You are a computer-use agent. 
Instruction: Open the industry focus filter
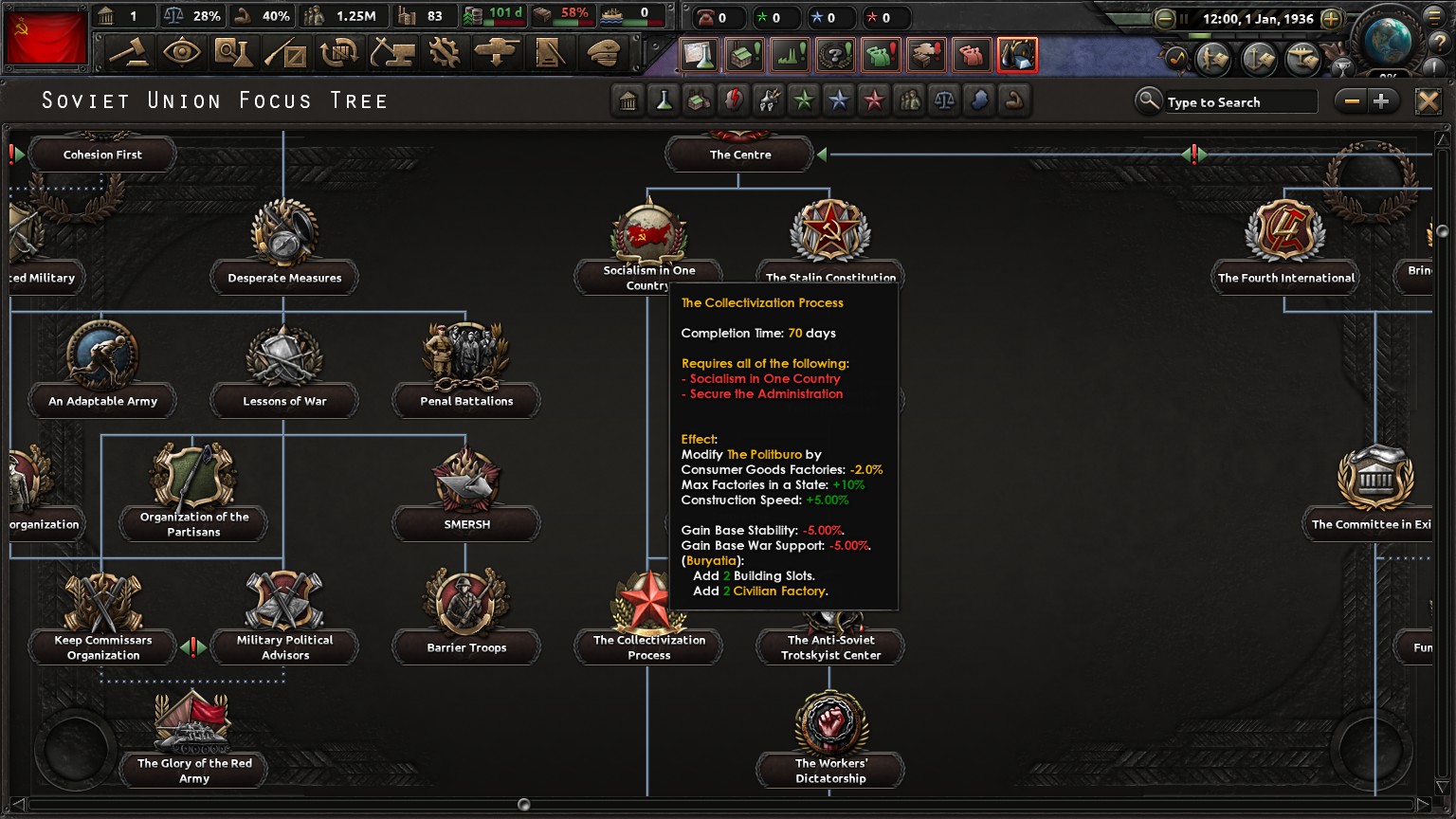point(699,101)
